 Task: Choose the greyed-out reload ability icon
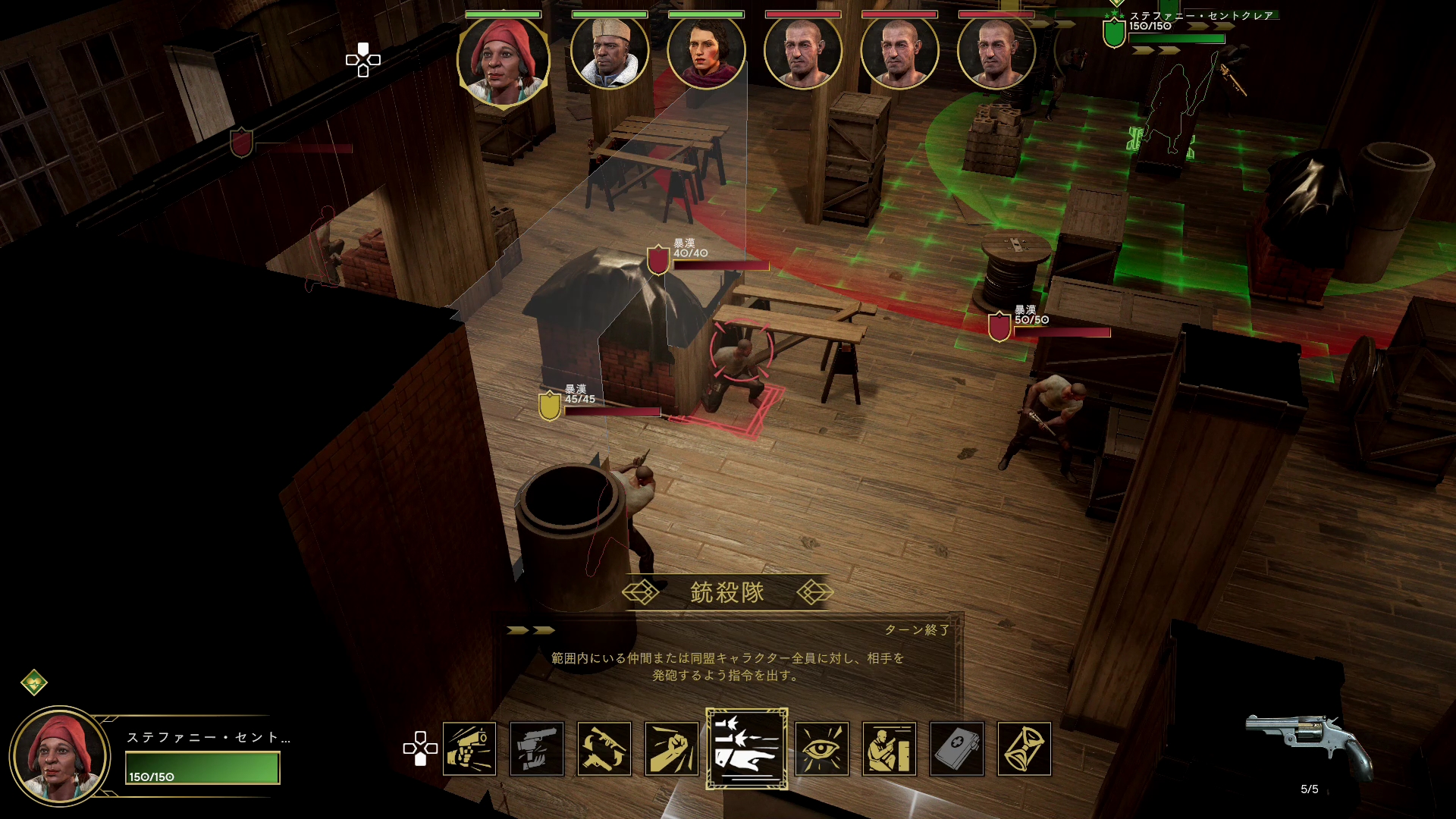tap(537, 749)
